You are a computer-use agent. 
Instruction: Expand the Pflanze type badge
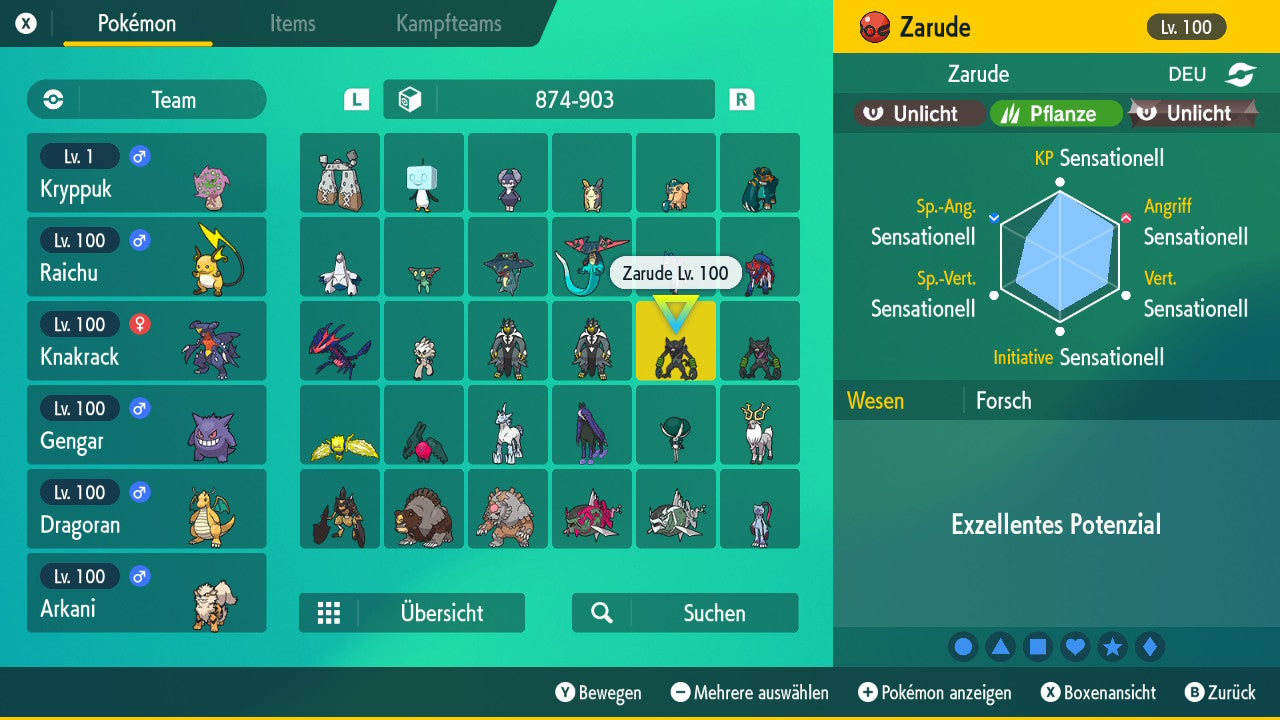coord(1056,113)
